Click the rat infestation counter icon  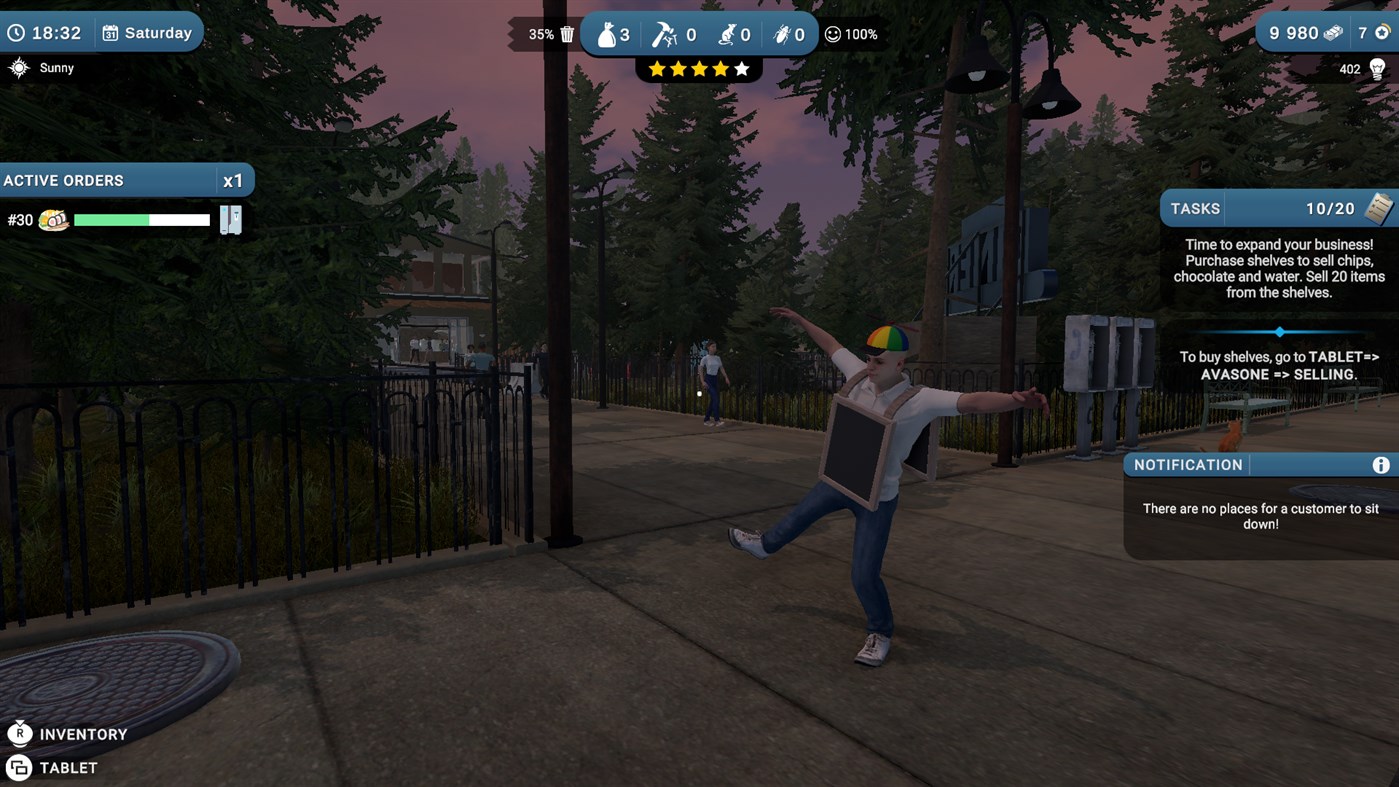(728, 32)
